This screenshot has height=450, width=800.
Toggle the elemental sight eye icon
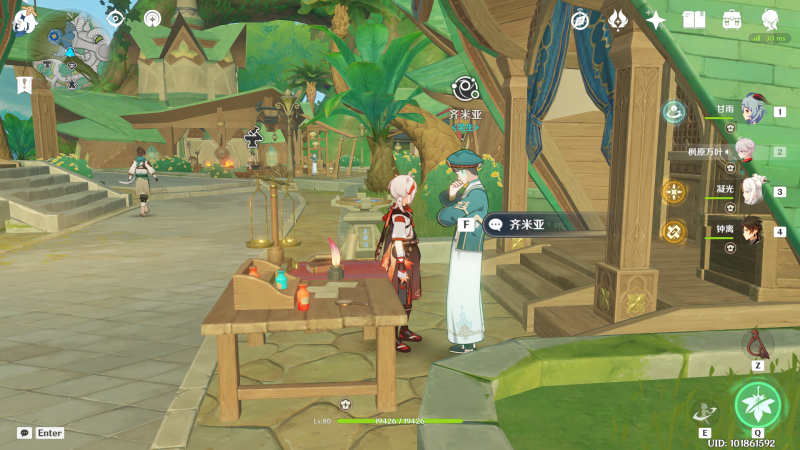pos(115,18)
